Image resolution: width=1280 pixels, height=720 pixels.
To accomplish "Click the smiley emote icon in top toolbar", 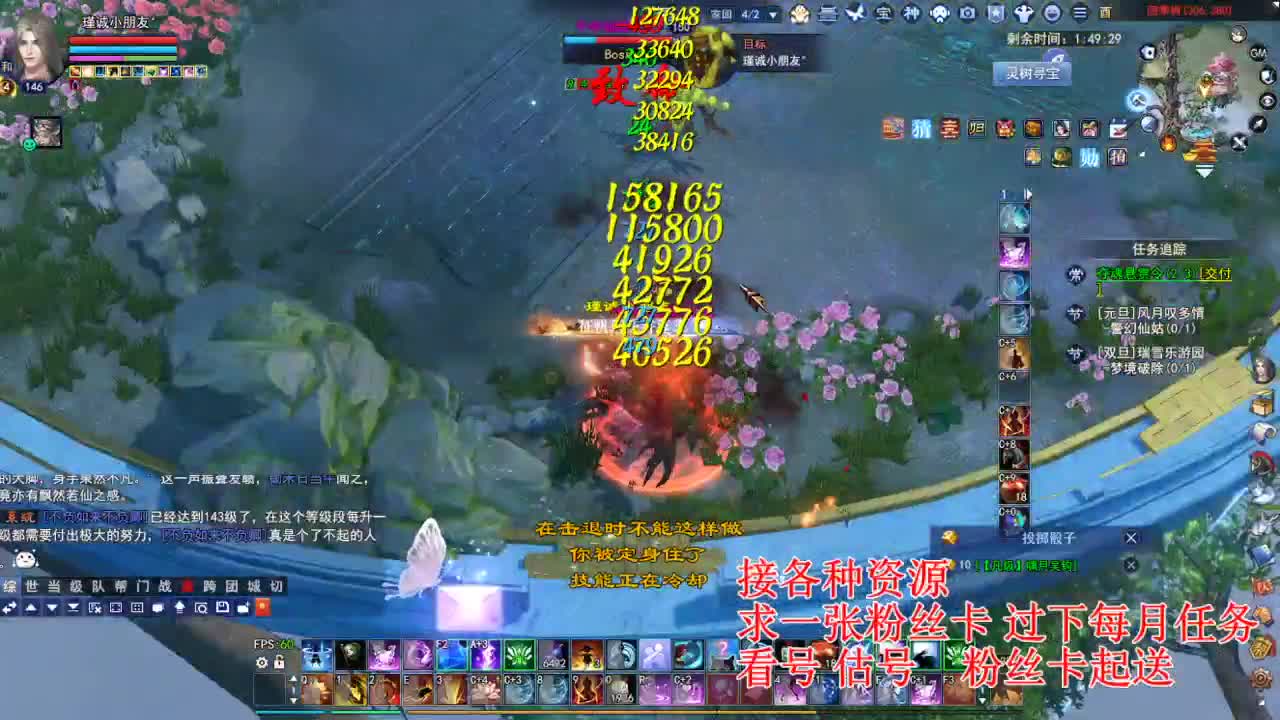I will point(1053,11).
